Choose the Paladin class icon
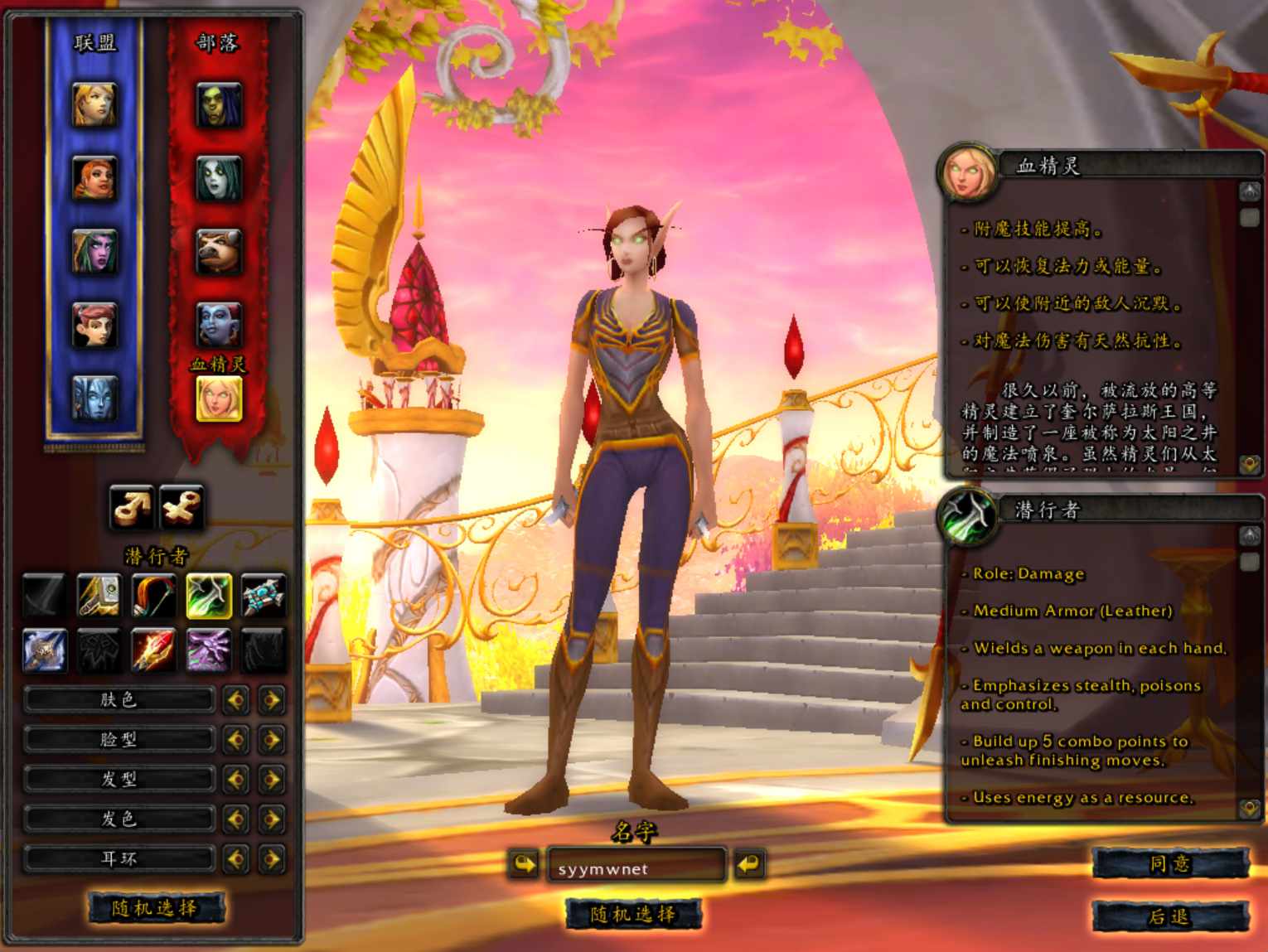Screen dimensions: 1268x952 (99, 596)
